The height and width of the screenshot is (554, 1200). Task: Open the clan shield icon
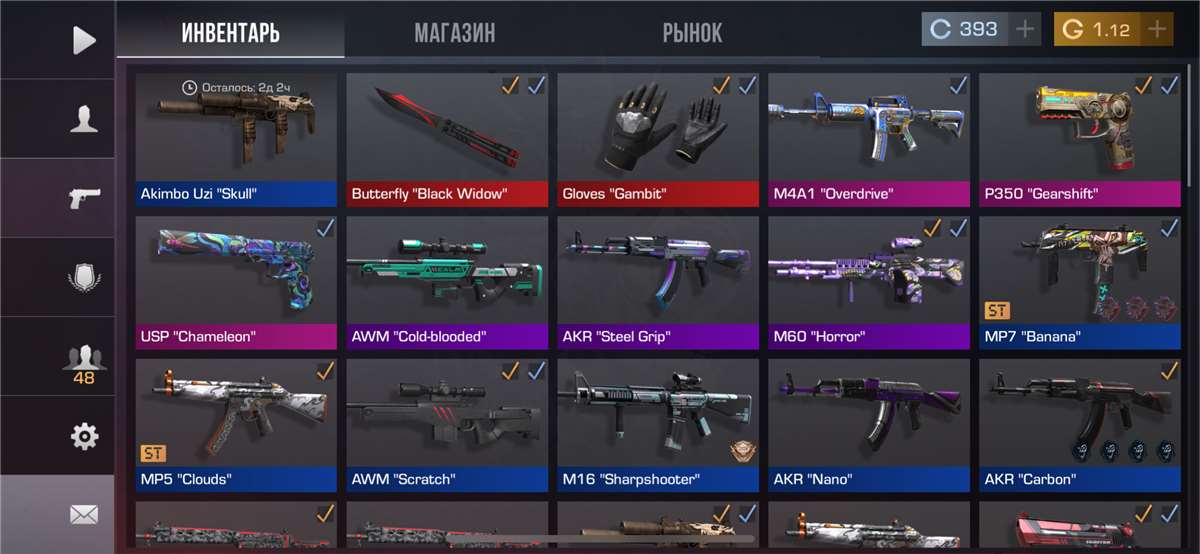(x=84, y=277)
